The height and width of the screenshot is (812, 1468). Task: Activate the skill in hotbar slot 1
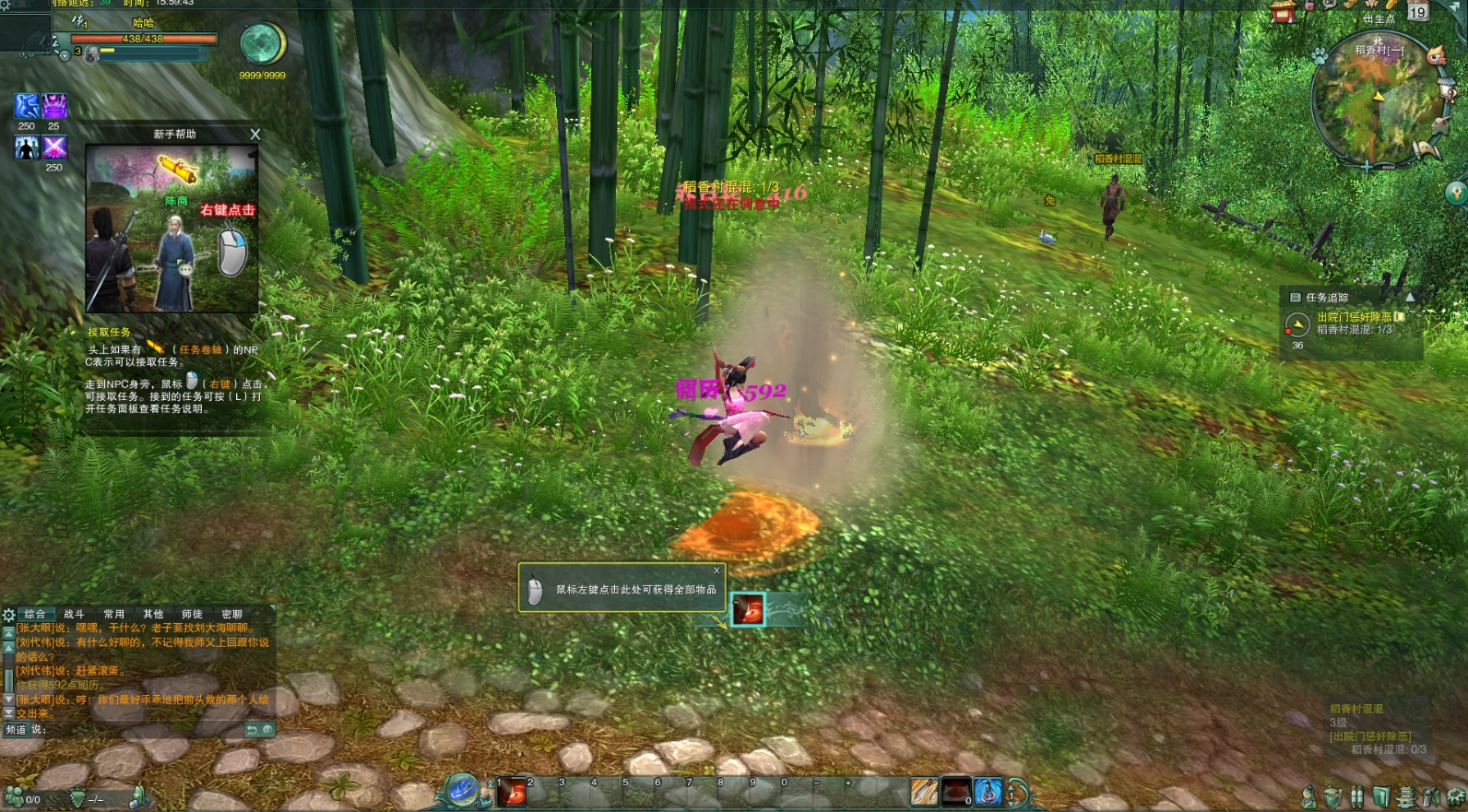point(512,793)
